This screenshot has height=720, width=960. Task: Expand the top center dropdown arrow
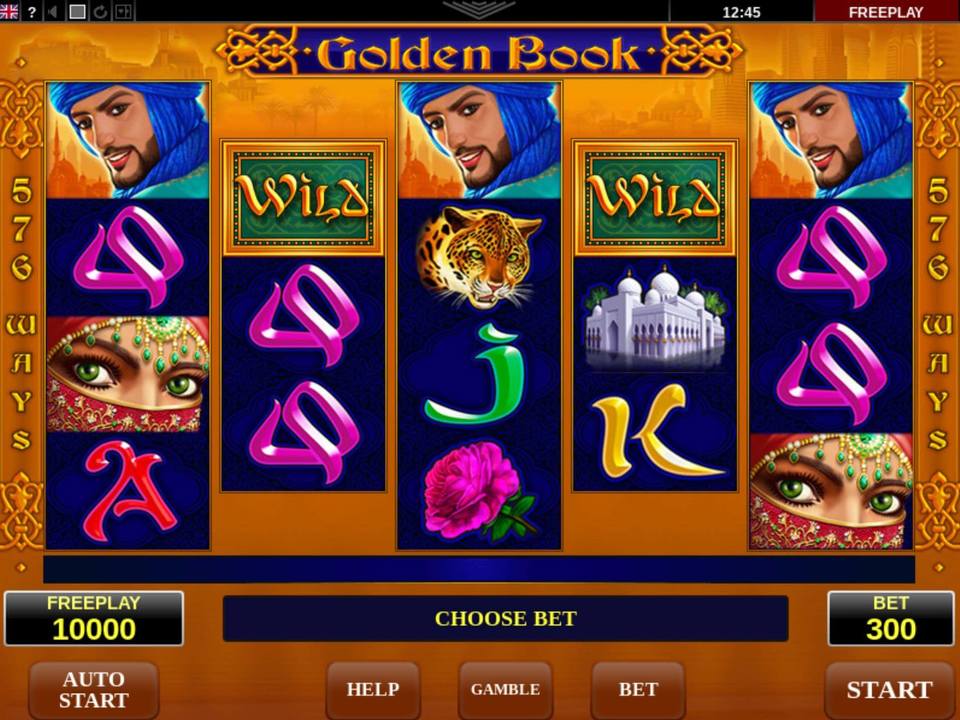click(x=479, y=10)
